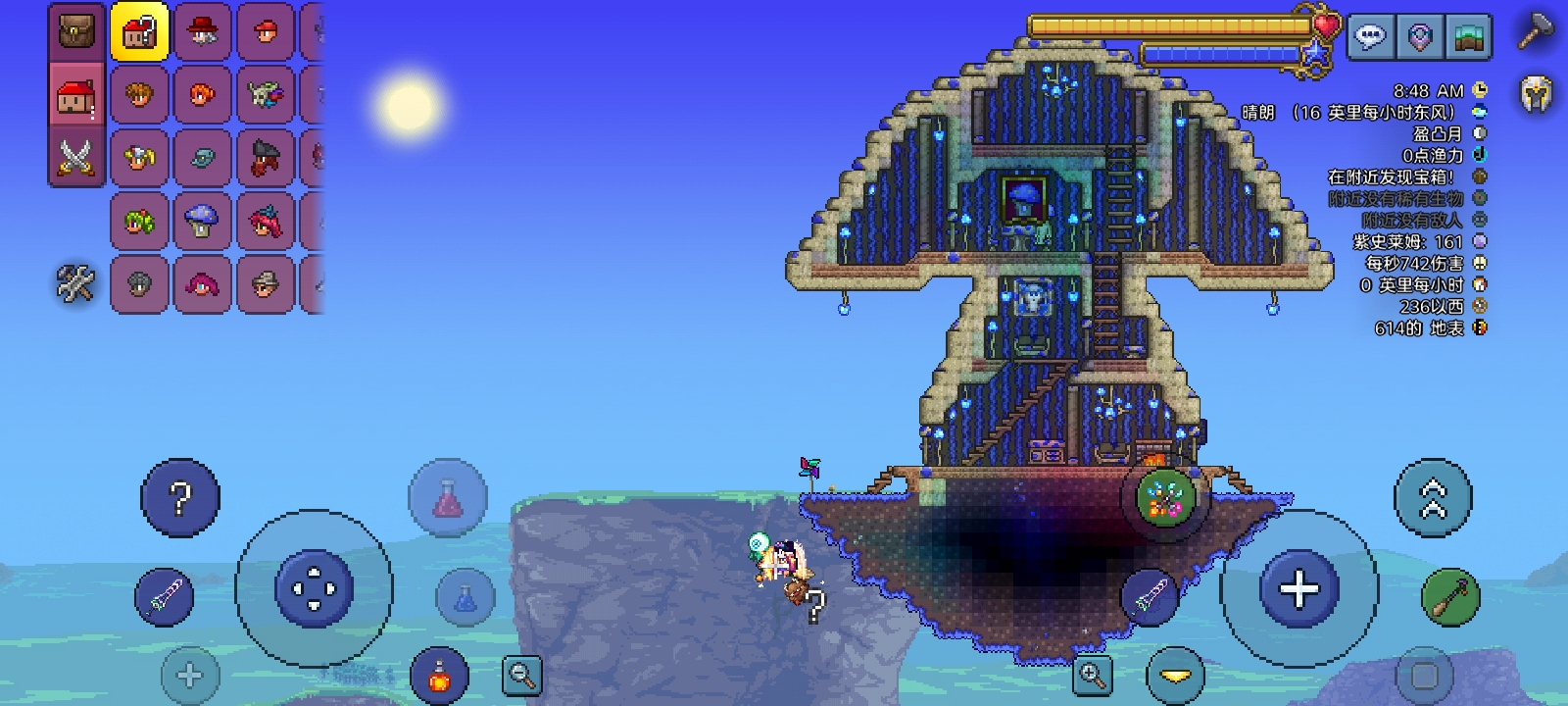The width and height of the screenshot is (1568, 706).
Task: Open the chat bubble button
Action: point(1370,37)
